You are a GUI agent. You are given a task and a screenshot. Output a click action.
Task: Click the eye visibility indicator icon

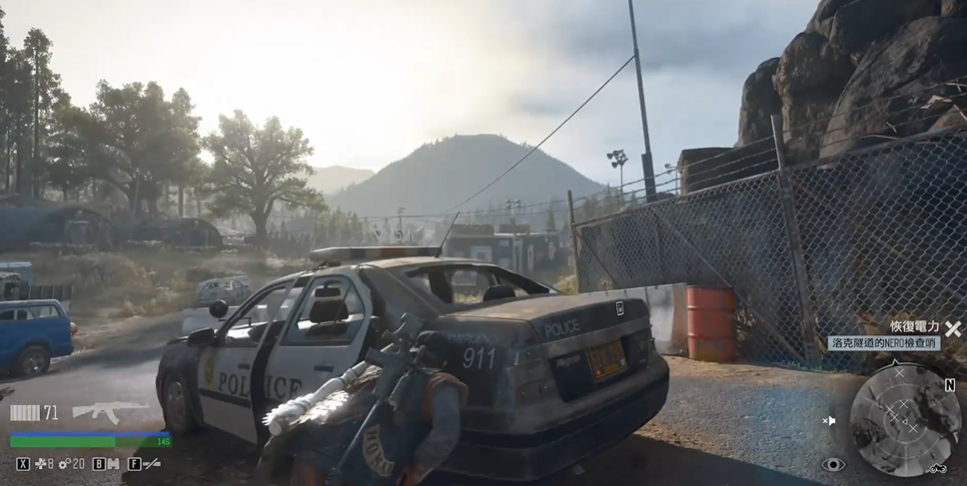[x=833, y=464]
